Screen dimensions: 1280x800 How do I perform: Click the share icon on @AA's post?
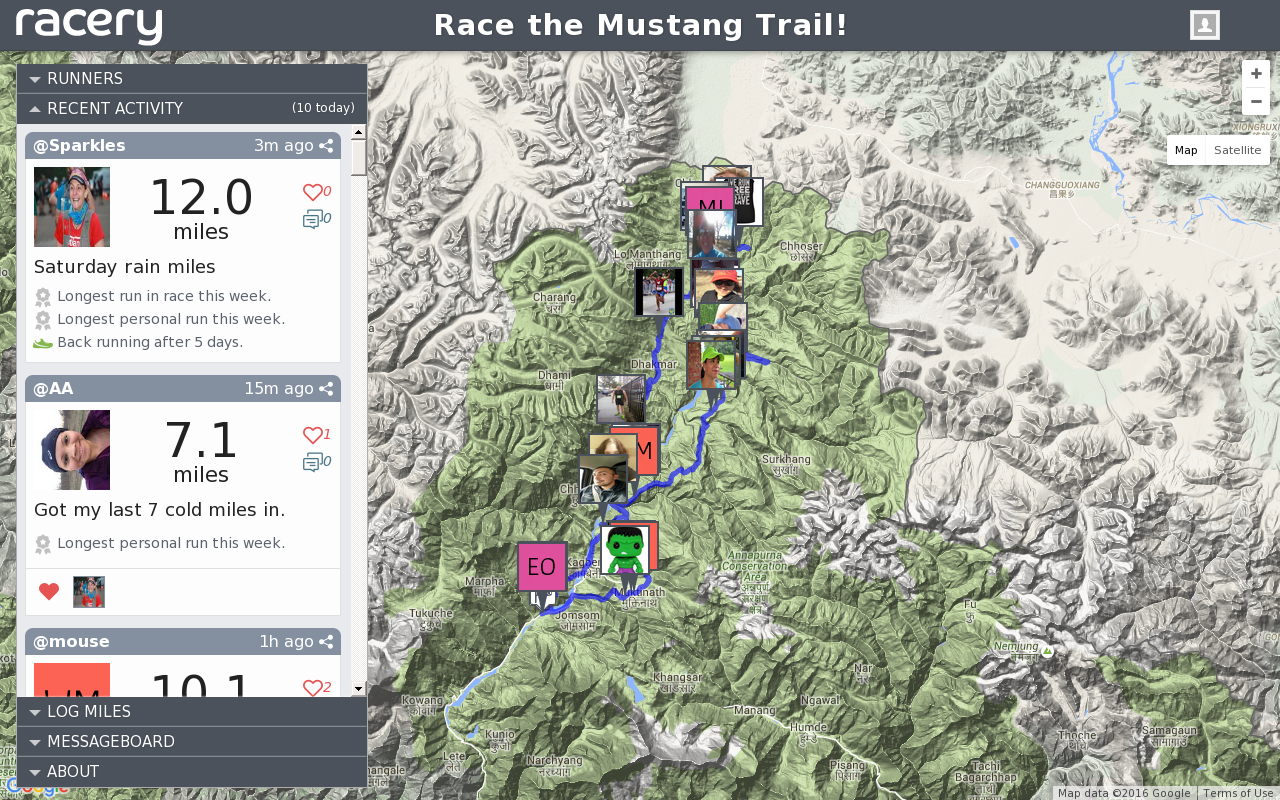pos(327,388)
